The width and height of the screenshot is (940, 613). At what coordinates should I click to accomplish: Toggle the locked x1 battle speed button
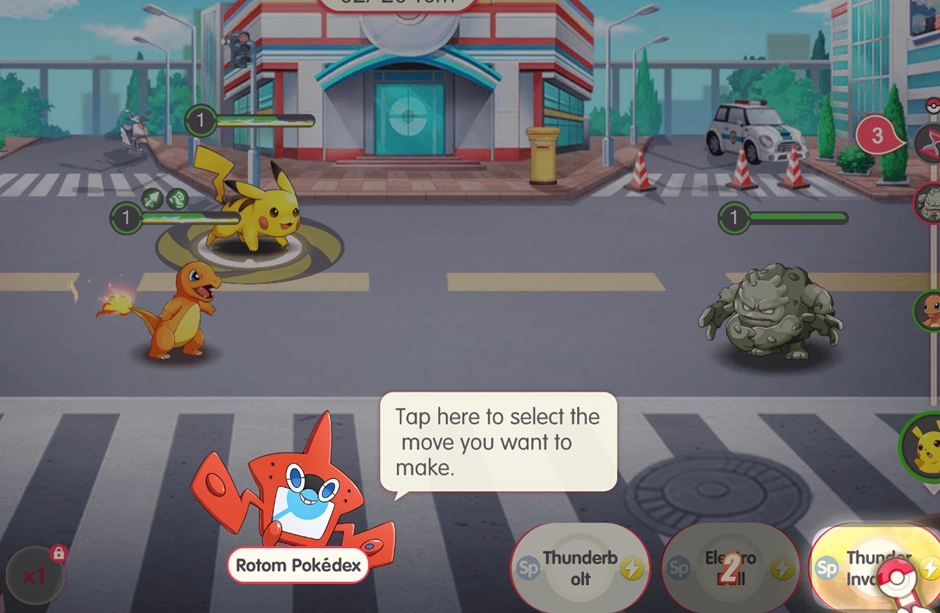[x=36, y=575]
